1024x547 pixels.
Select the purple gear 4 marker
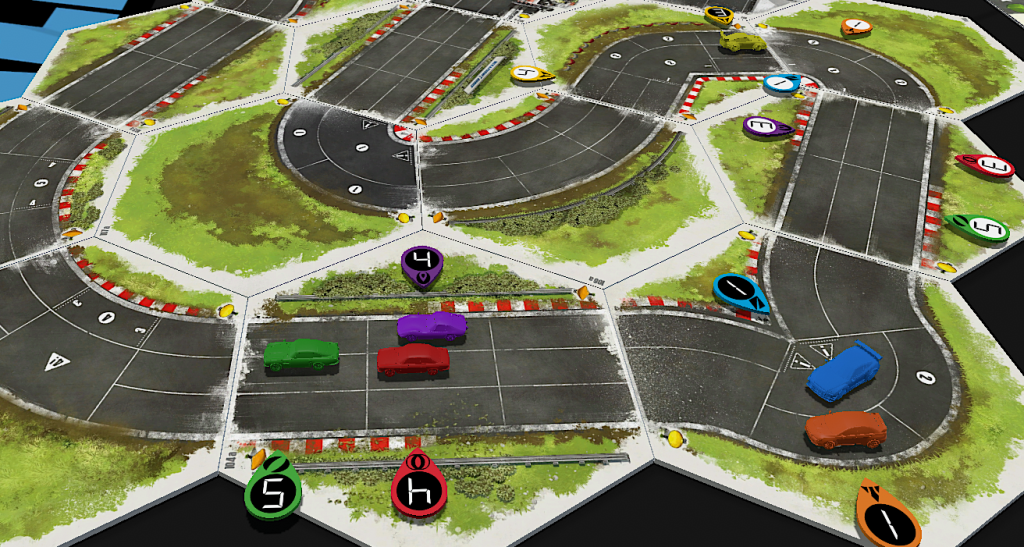click(420, 265)
